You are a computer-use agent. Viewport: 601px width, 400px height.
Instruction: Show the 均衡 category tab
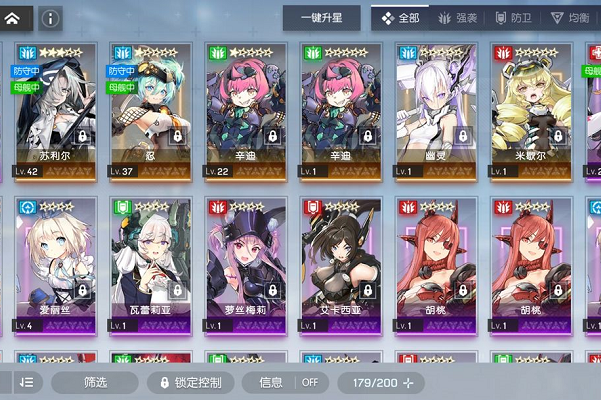click(x=570, y=18)
